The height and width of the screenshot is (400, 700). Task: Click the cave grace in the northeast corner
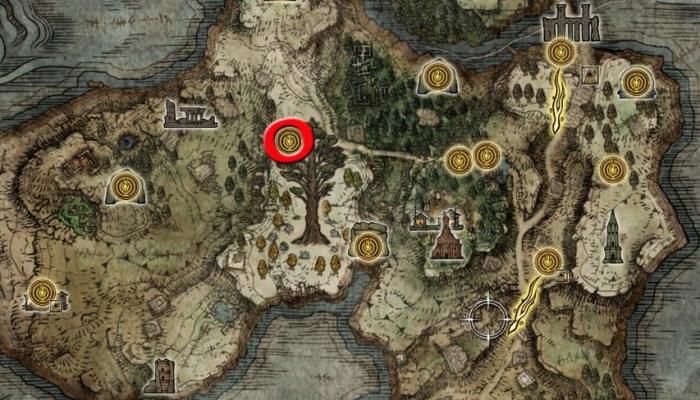pos(635,81)
